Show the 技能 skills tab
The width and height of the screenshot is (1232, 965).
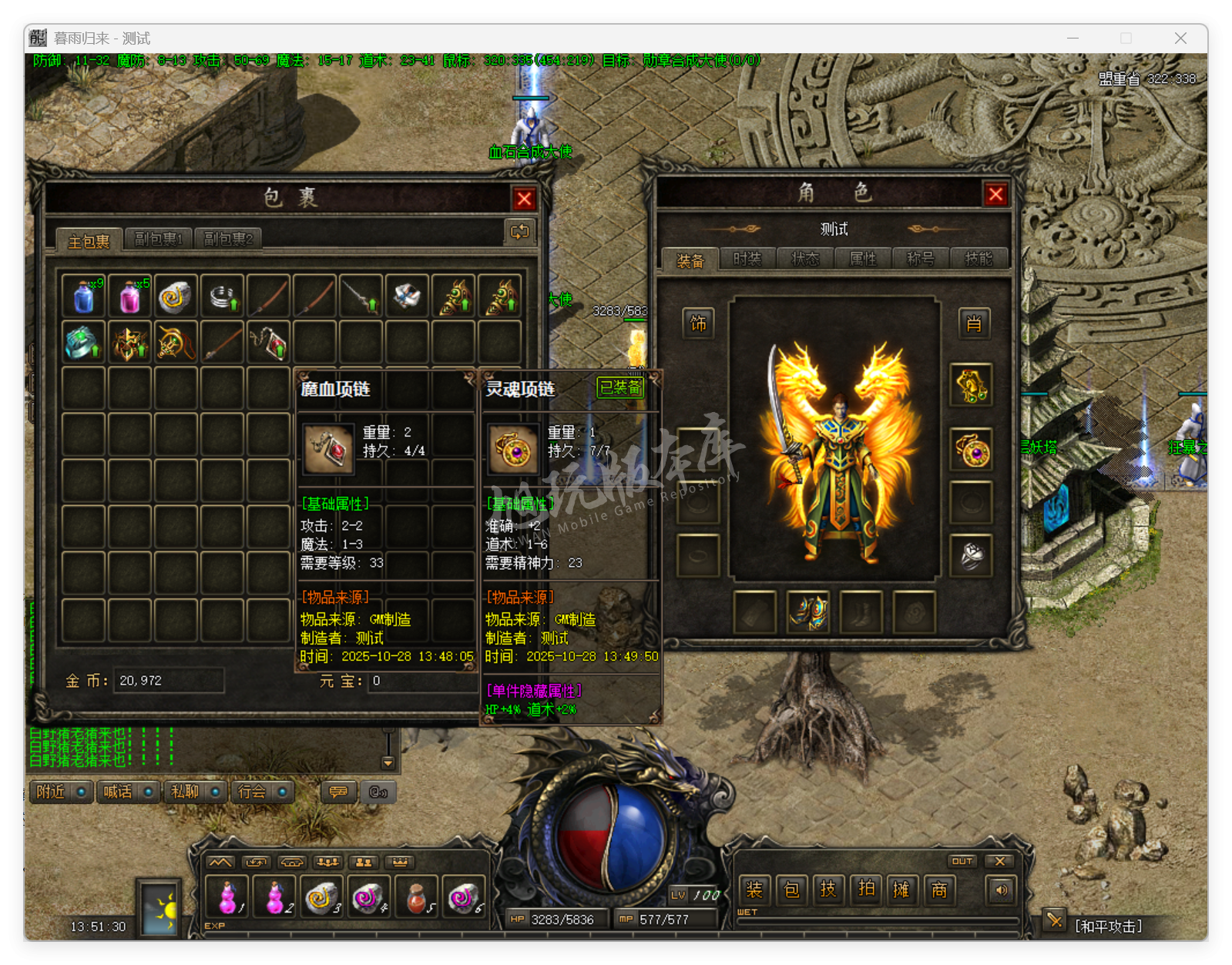pos(979,260)
